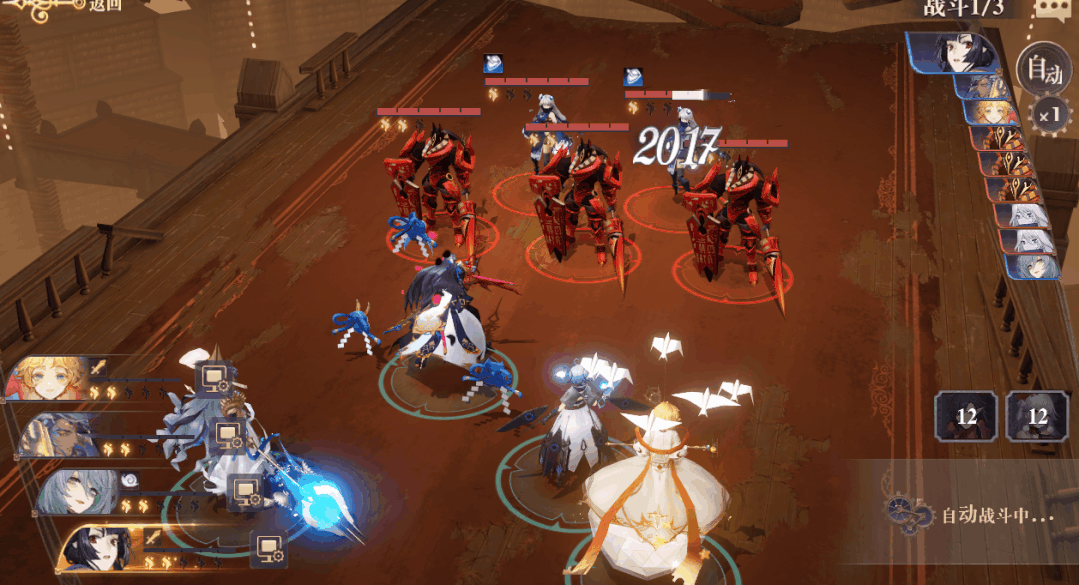Select the black-haired hero party portrait
This screenshot has width=1079, height=585.
point(100,548)
